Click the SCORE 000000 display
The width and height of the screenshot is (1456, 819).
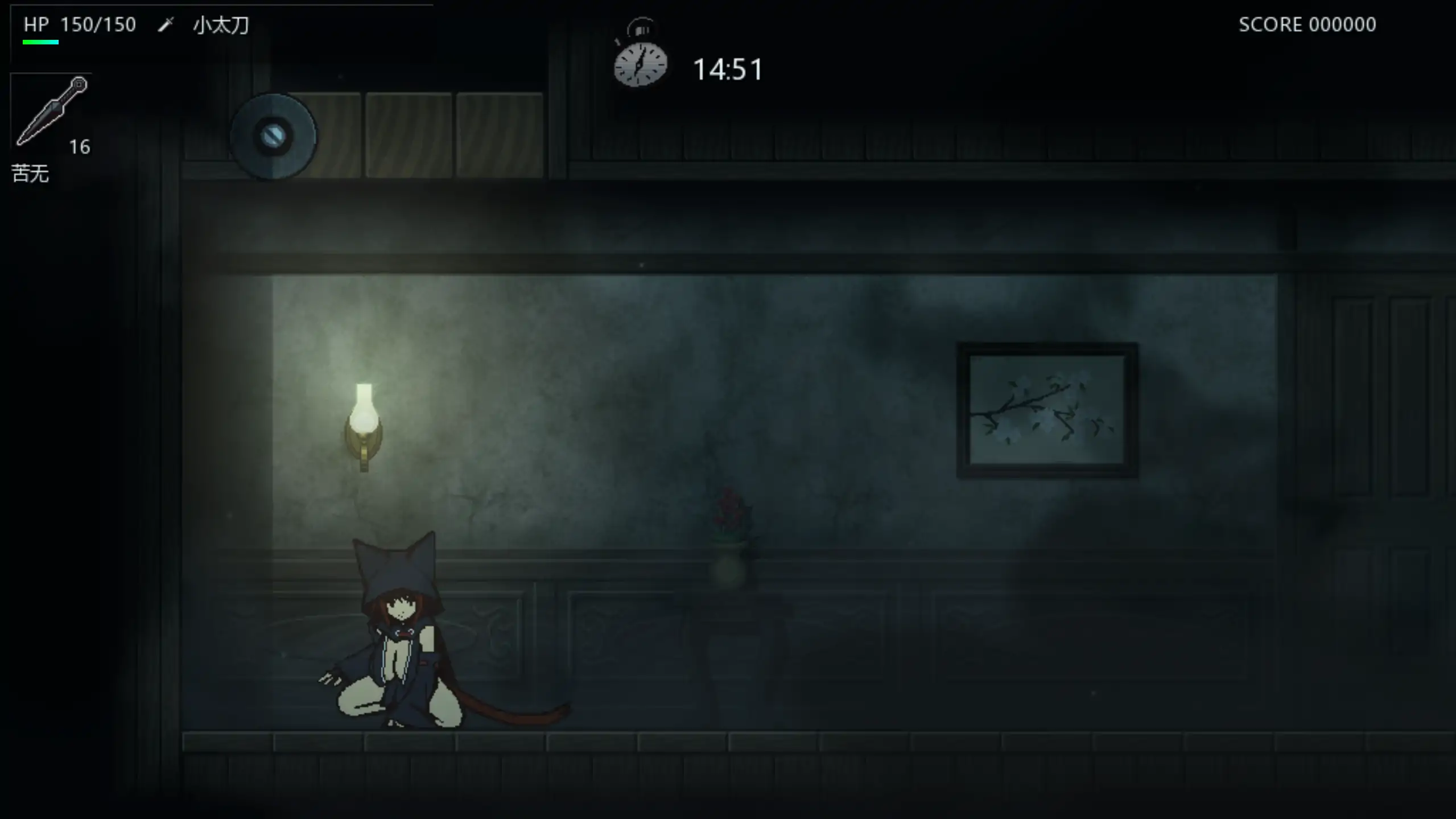(1307, 24)
